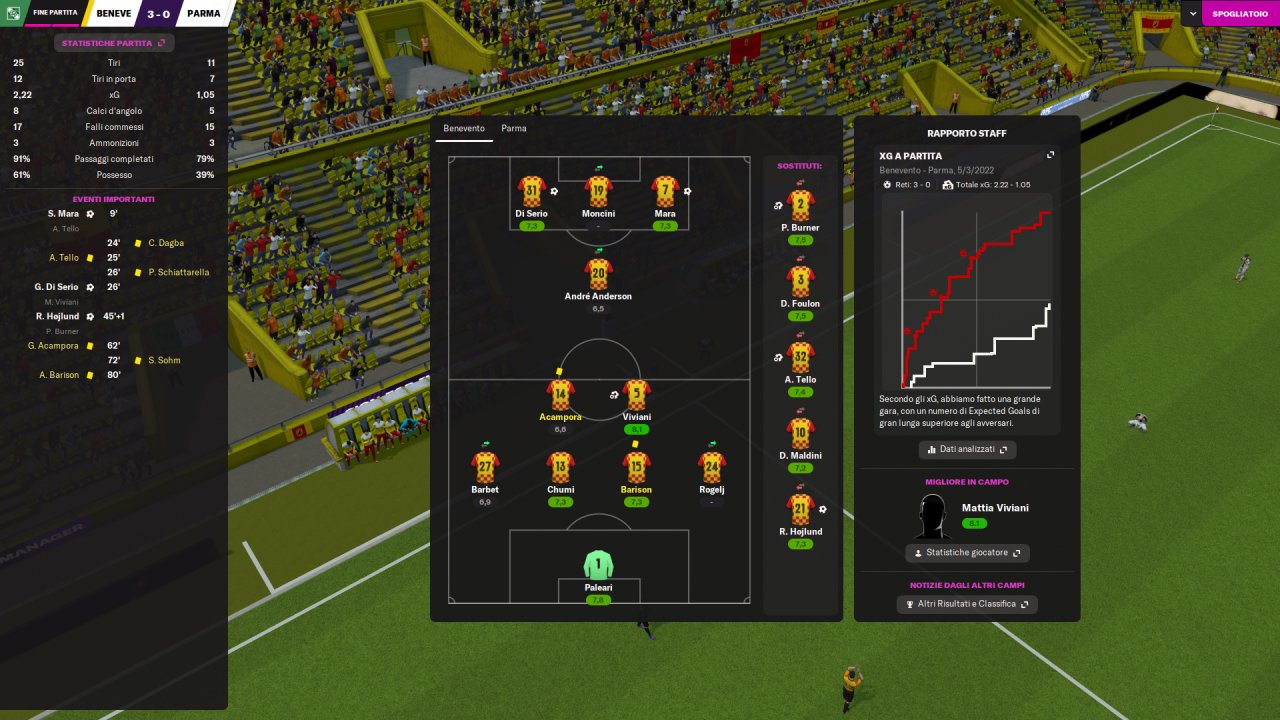Open the Dati analizzati report
The height and width of the screenshot is (720, 1280).
pos(967,450)
